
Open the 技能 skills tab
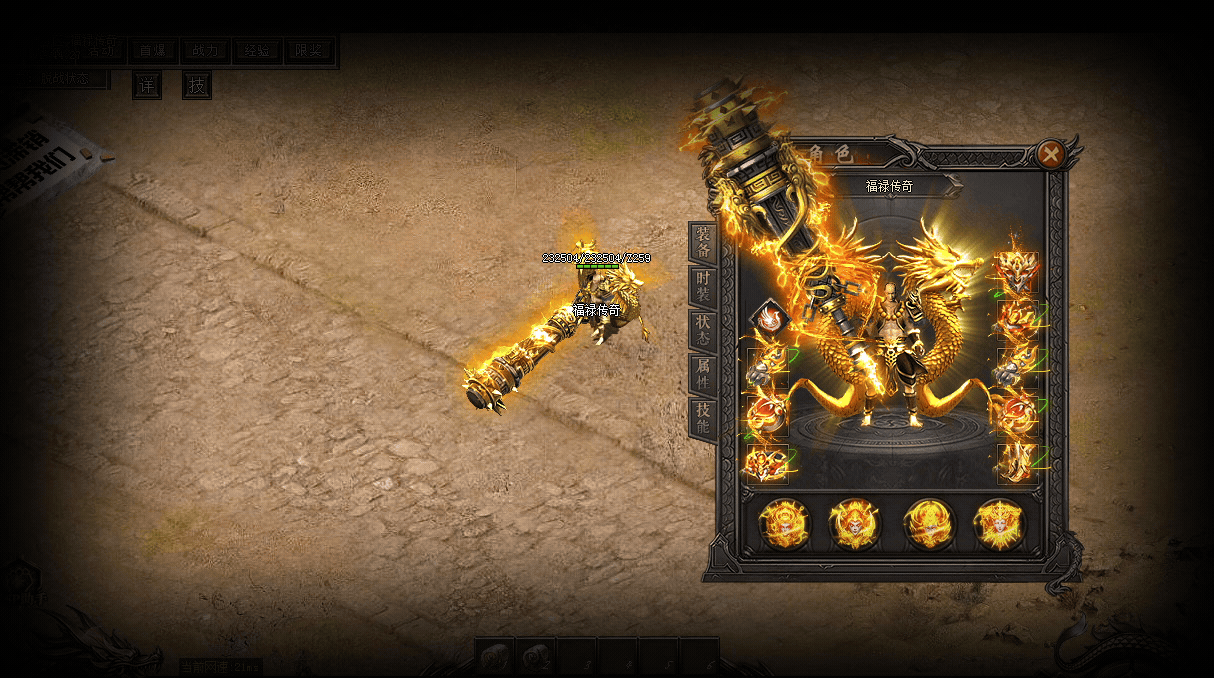coord(703,416)
